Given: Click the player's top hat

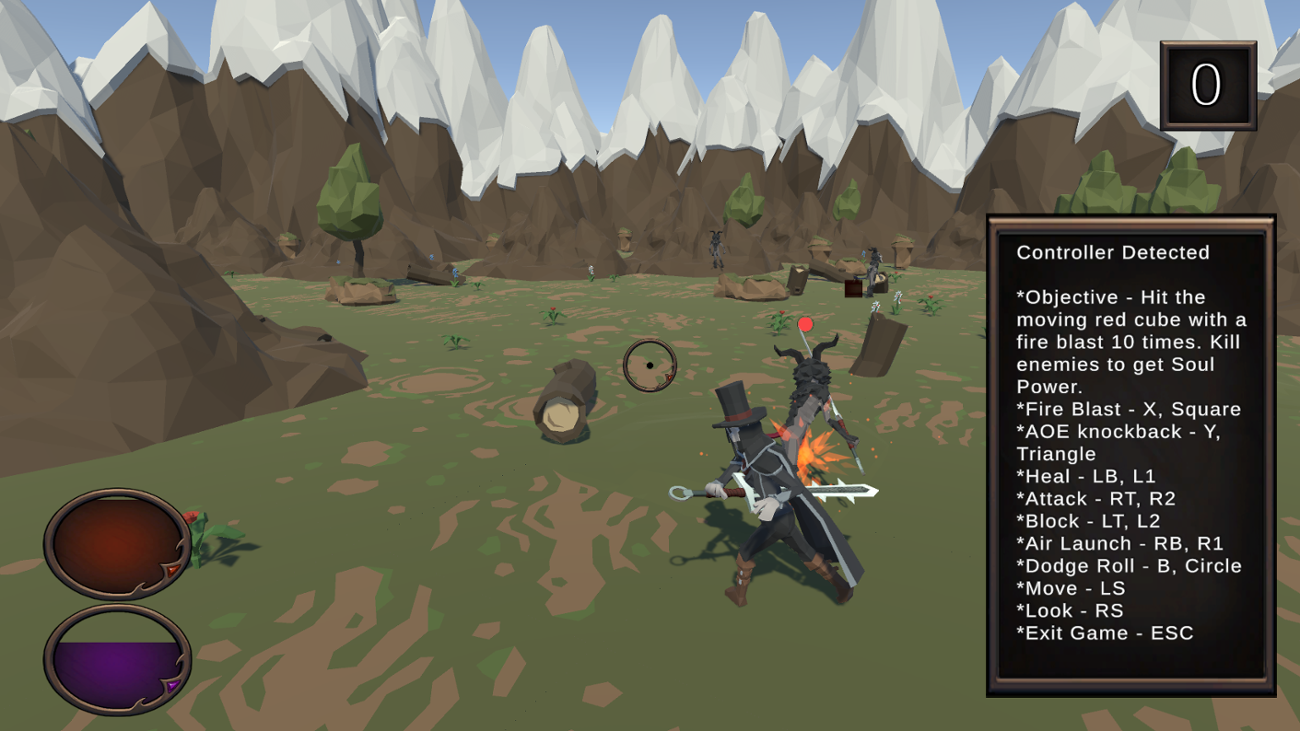Looking at the screenshot, I should [x=736, y=410].
